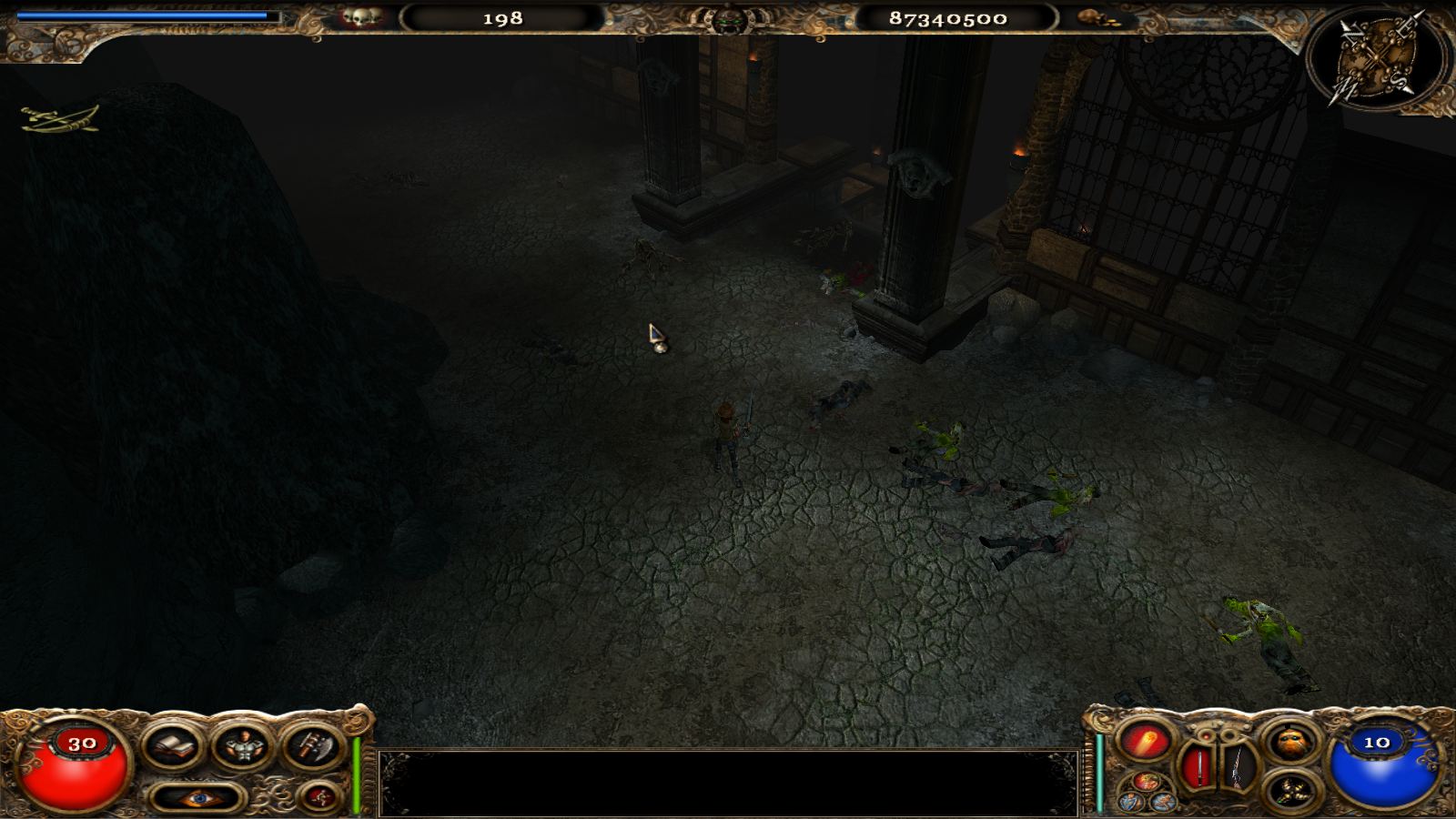Click the crossbow icon below the top bar
Screen dimensions: 1456x819
coord(60,119)
